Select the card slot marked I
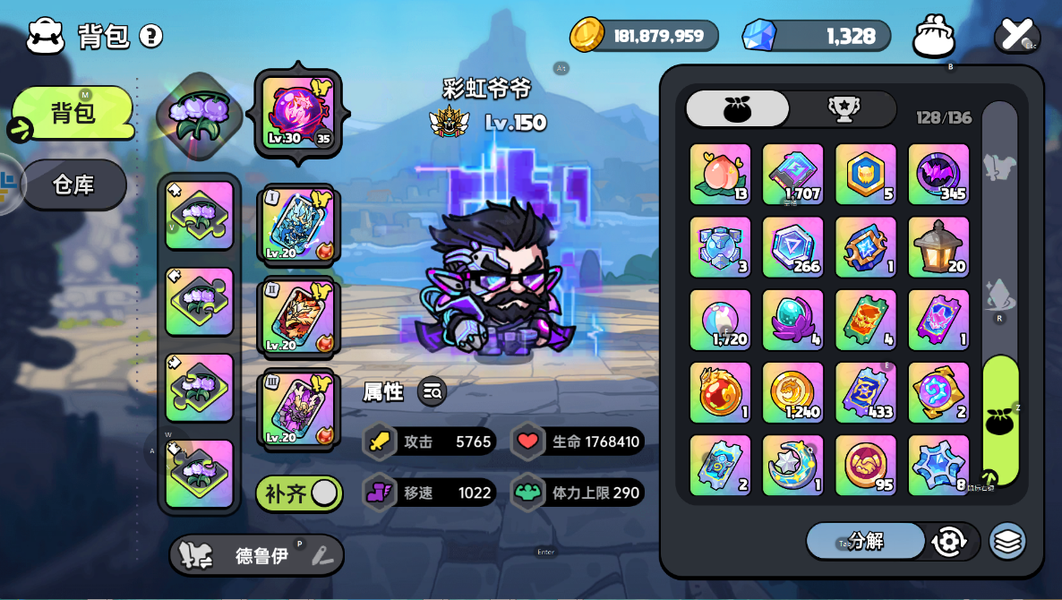 298,225
